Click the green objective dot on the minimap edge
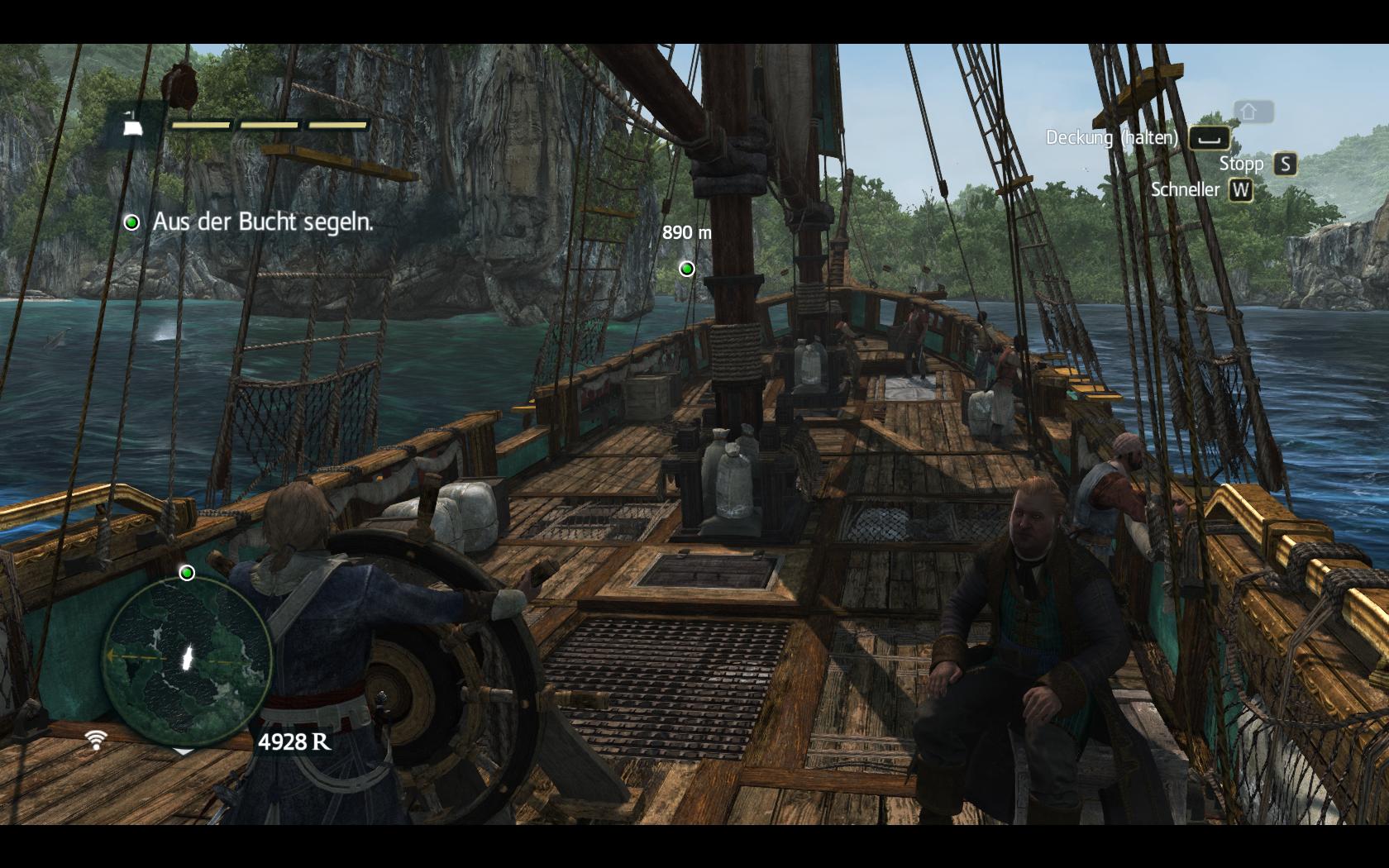Viewport: 1389px width, 868px height. (187, 573)
